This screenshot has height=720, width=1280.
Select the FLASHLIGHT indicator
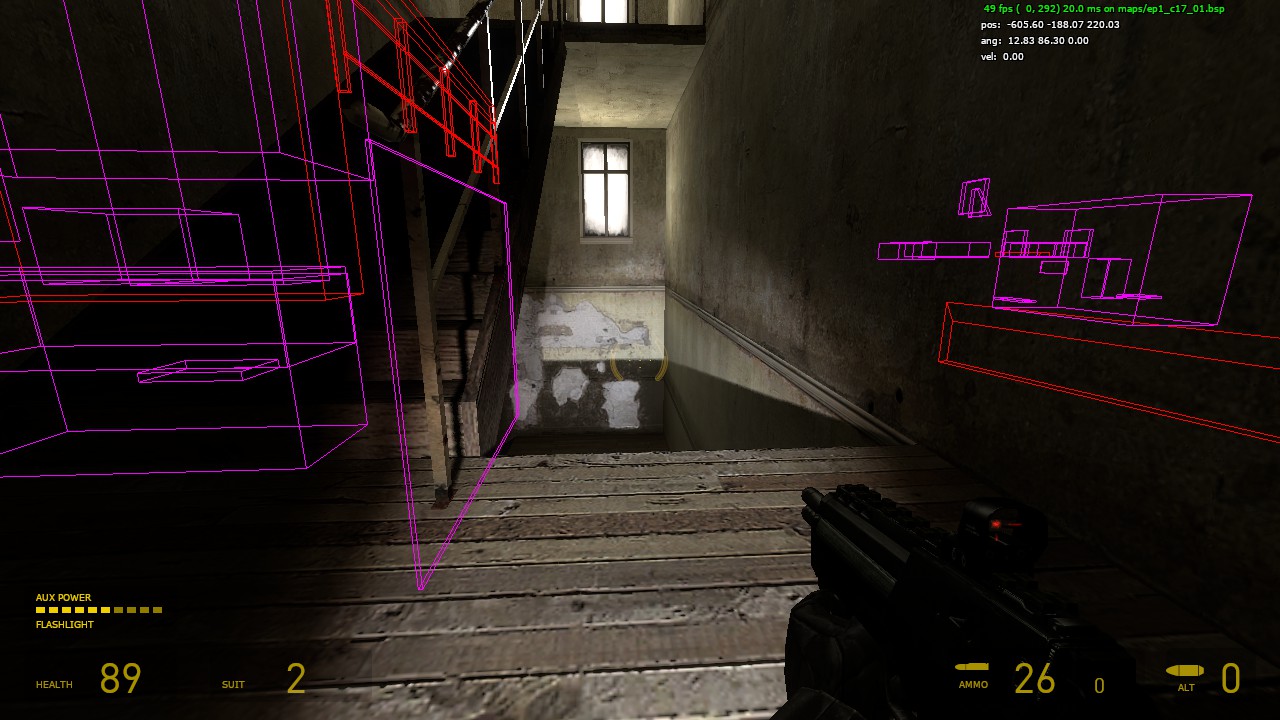pyautogui.click(x=62, y=624)
